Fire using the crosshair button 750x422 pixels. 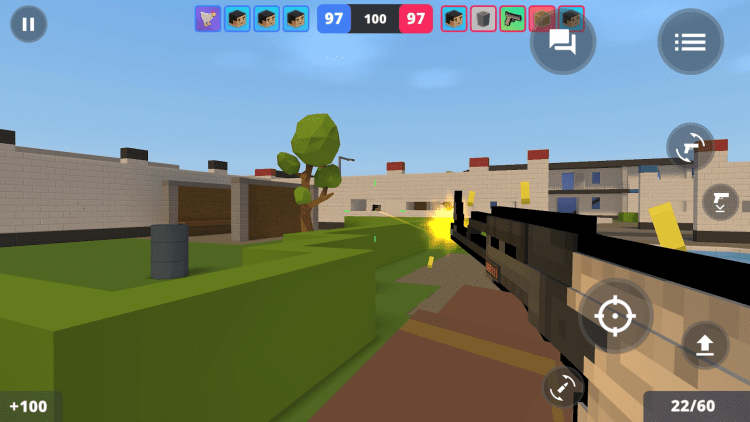tap(615, 316)
